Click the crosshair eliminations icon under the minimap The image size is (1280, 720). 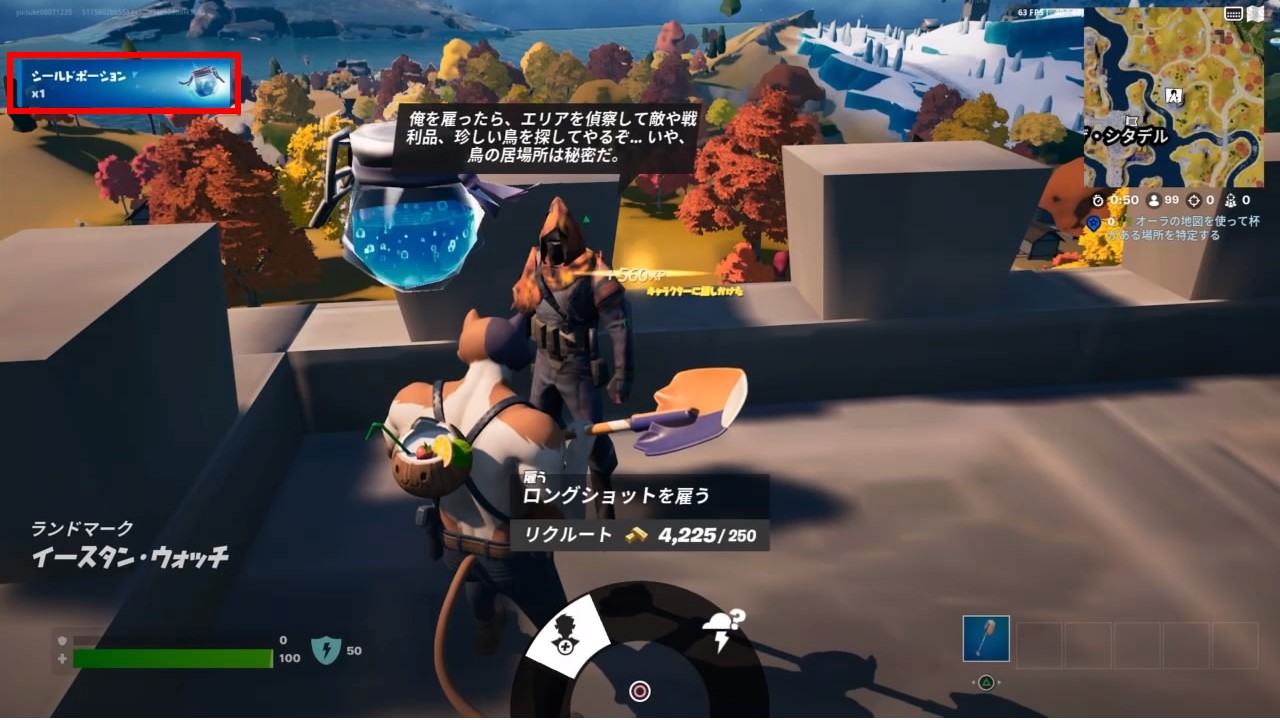click(1192, 201)
